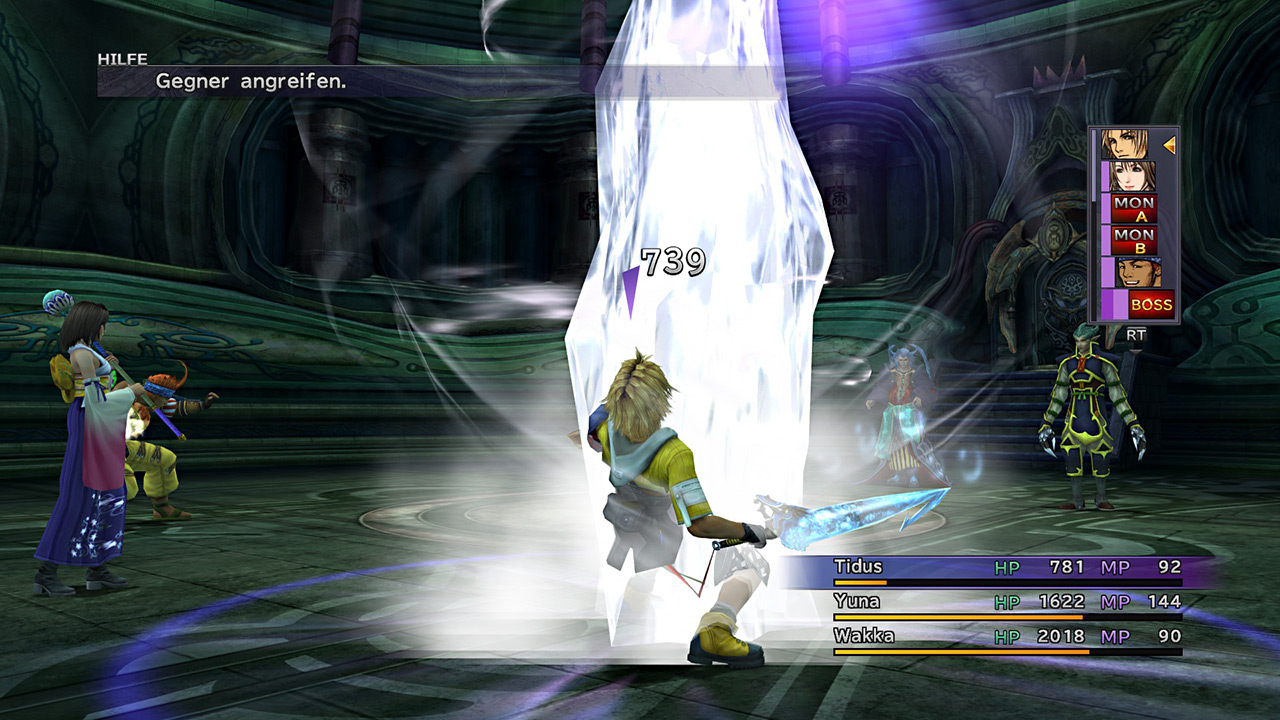The width and height of the screenshot is (1280, 720).
Task: Select Yuna's portrait in the turn order
Action: tap(1129, 176)
